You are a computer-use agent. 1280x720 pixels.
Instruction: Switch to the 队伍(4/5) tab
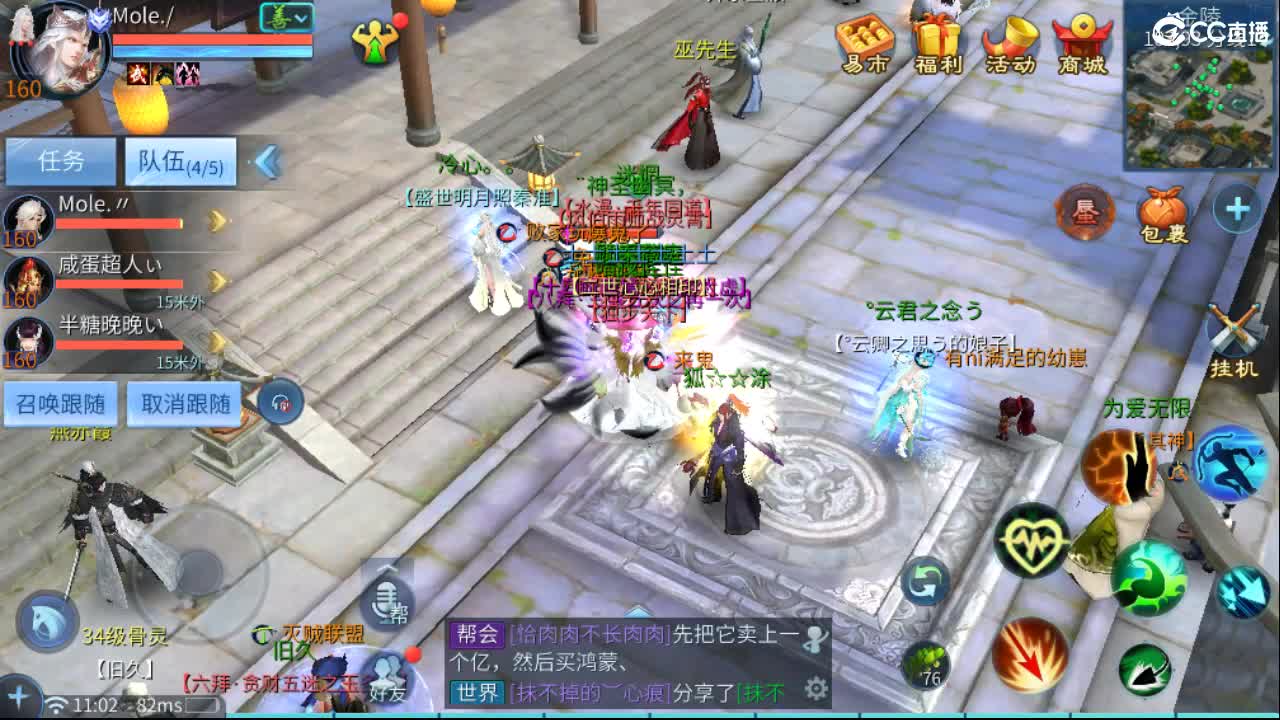pos(180,161)
